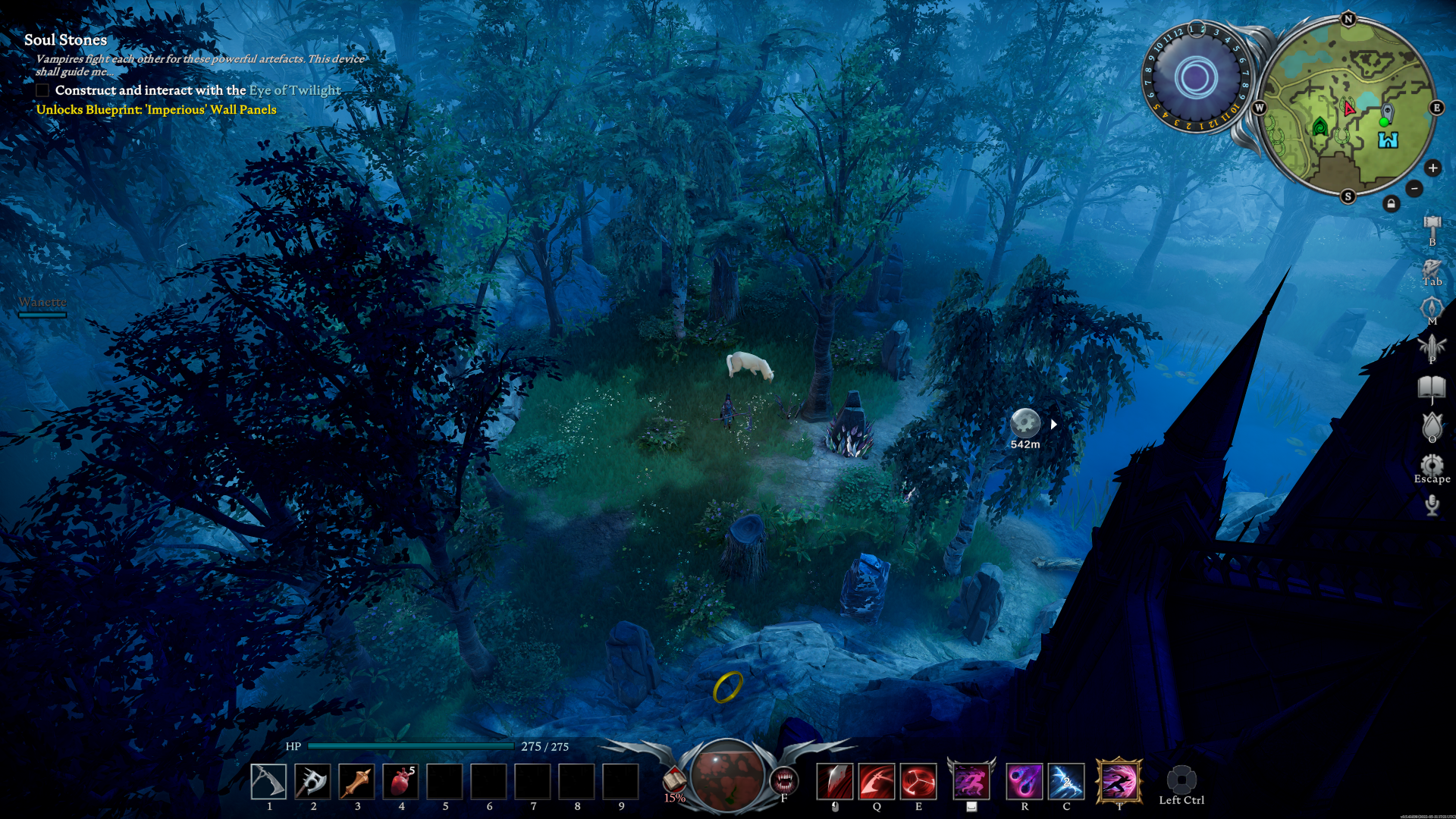
Task: Activate the fangs feed ability icon
Action: coord(783,780)
